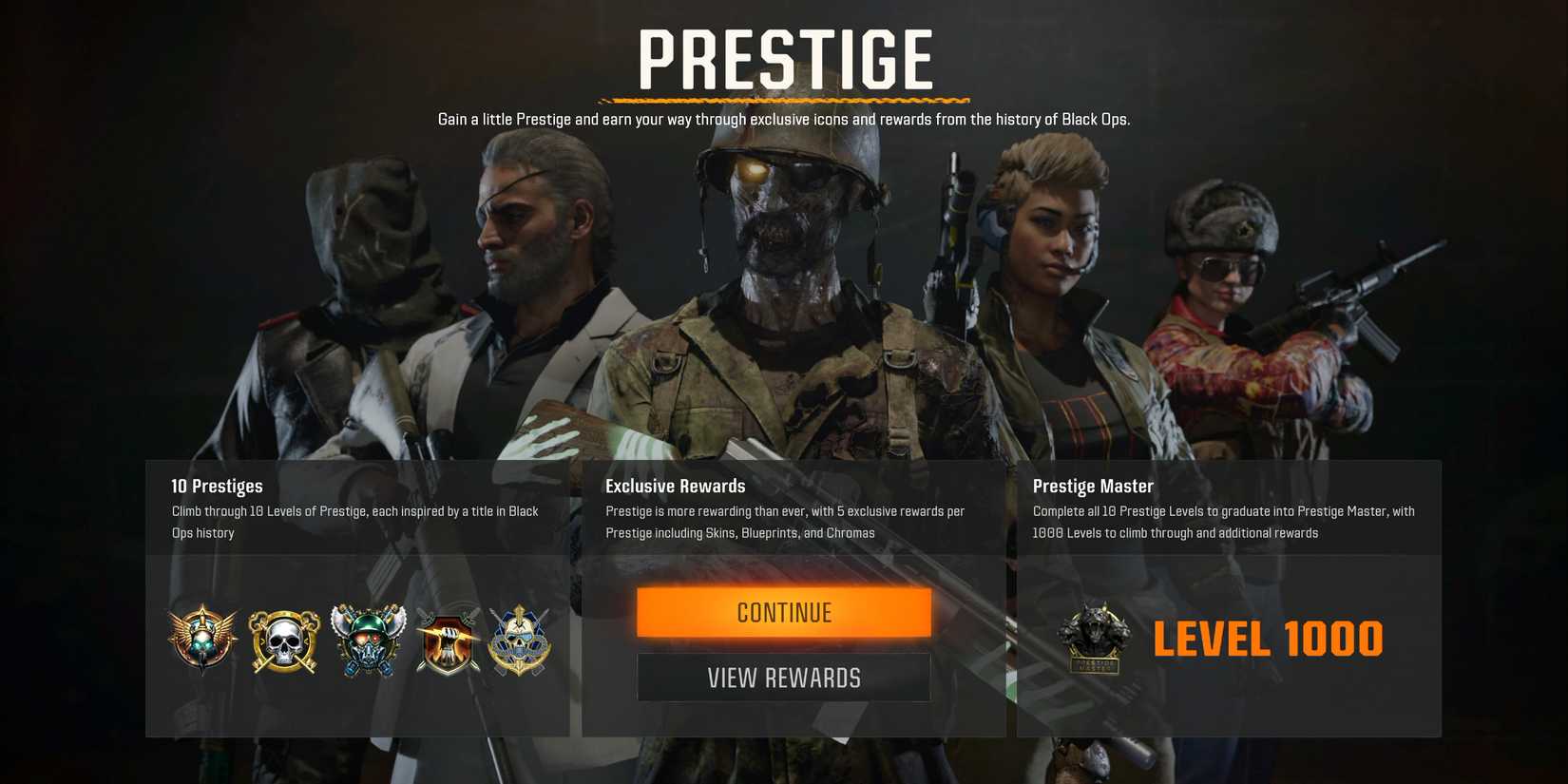Image resolution: width=1568 pixels, height=784 pixels.
Task: Click the orange underline beneath the title
Action: click(783, 98)
